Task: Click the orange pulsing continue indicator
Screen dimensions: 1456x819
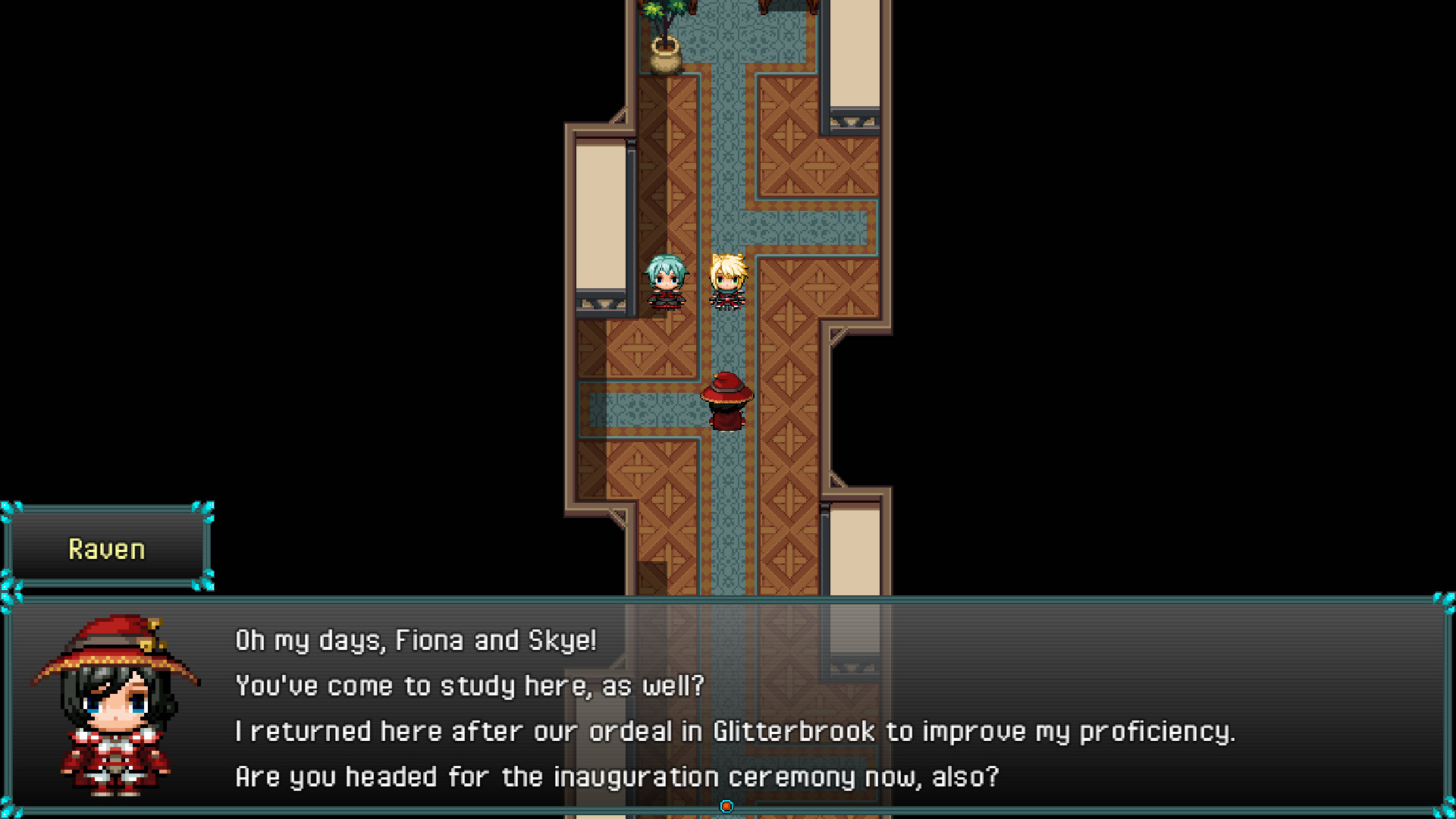Action: point(727,807)
